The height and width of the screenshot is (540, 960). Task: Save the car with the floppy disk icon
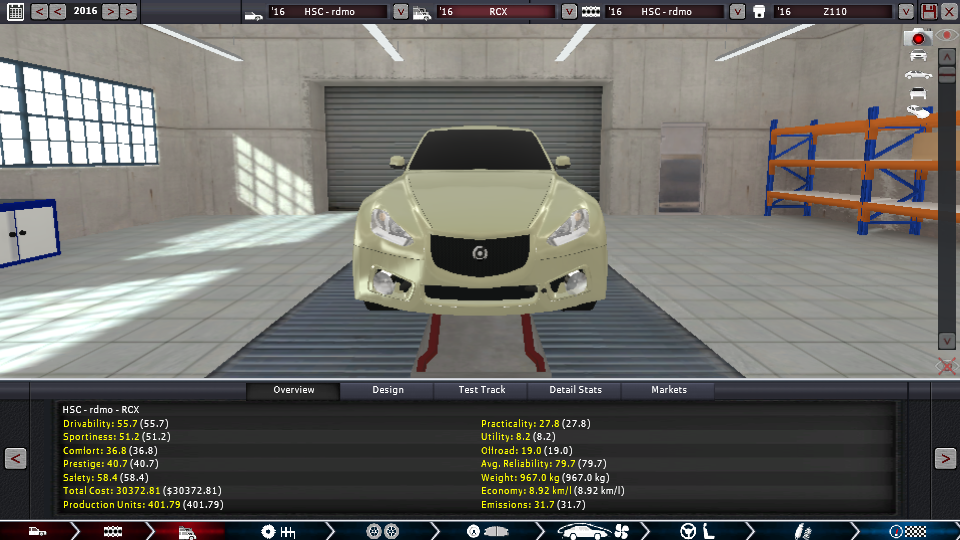tap(929, 12)
